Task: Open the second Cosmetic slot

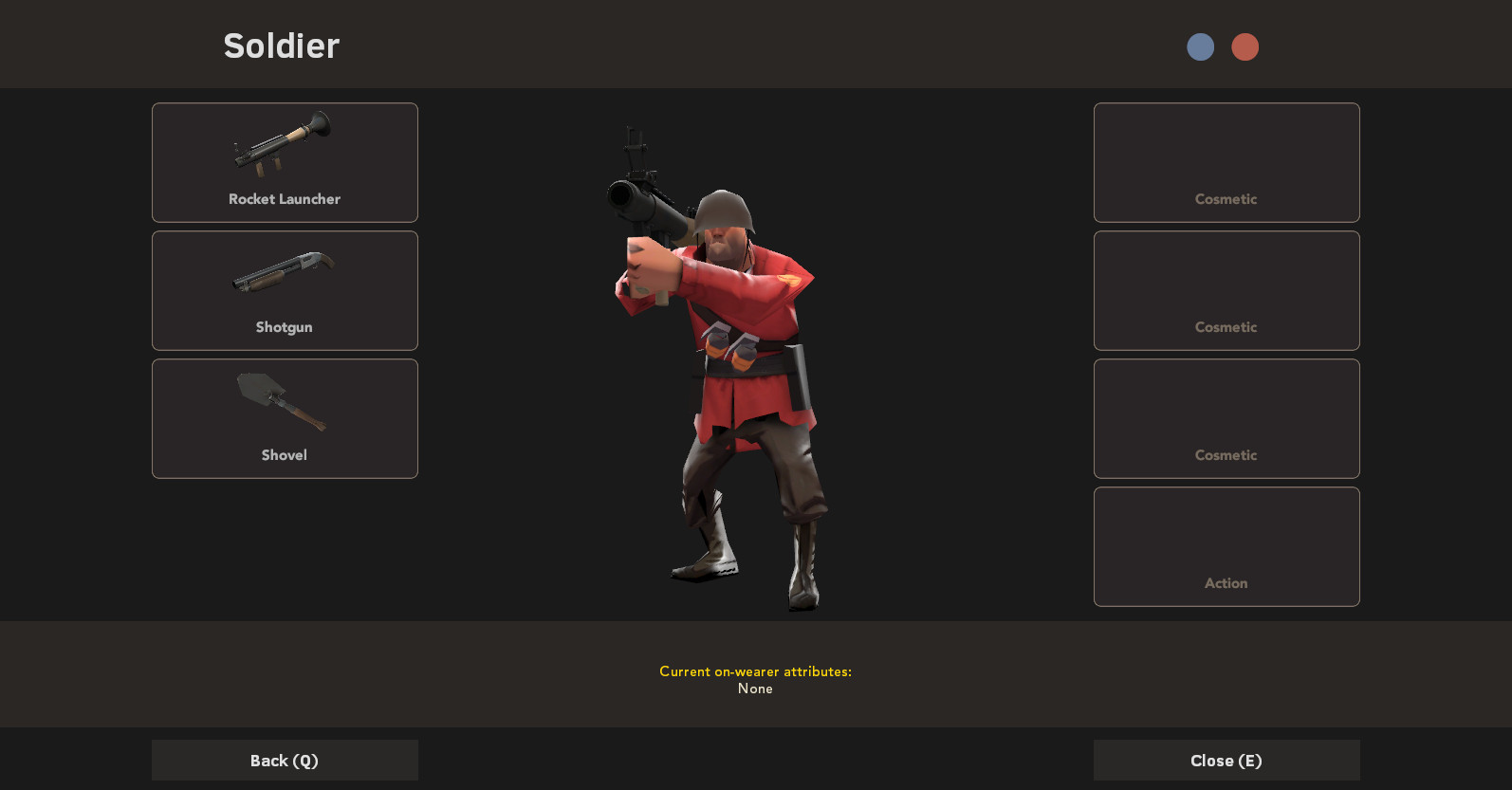Action: (1226, 290)
